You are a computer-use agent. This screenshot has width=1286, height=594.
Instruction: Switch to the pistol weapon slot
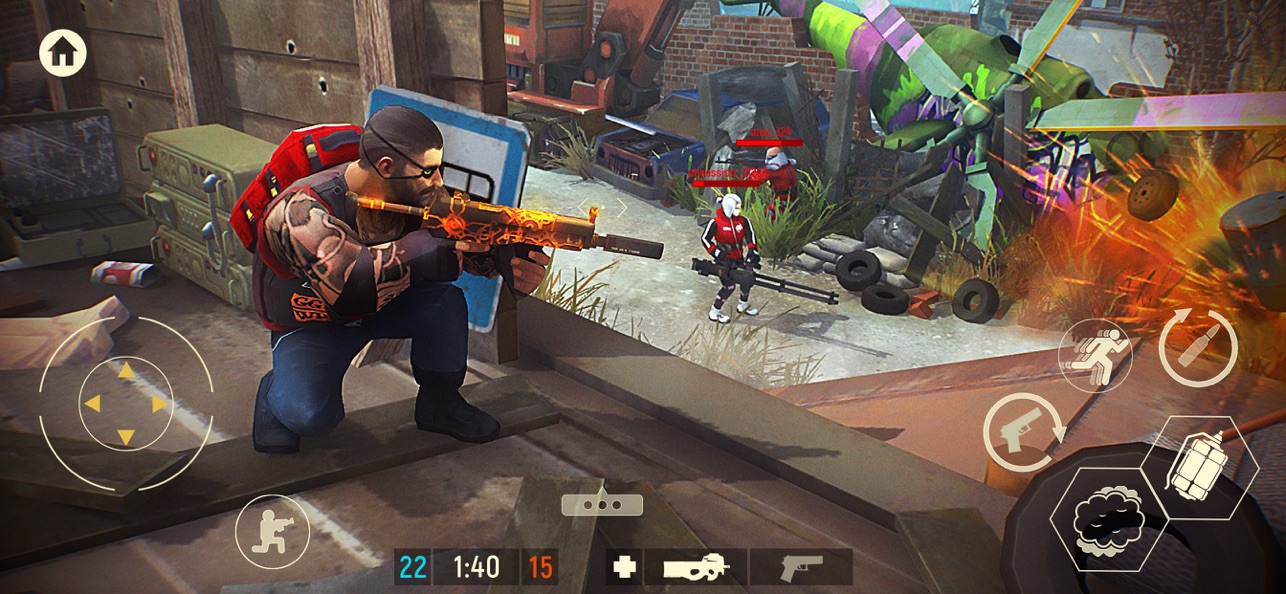(801, 567)
